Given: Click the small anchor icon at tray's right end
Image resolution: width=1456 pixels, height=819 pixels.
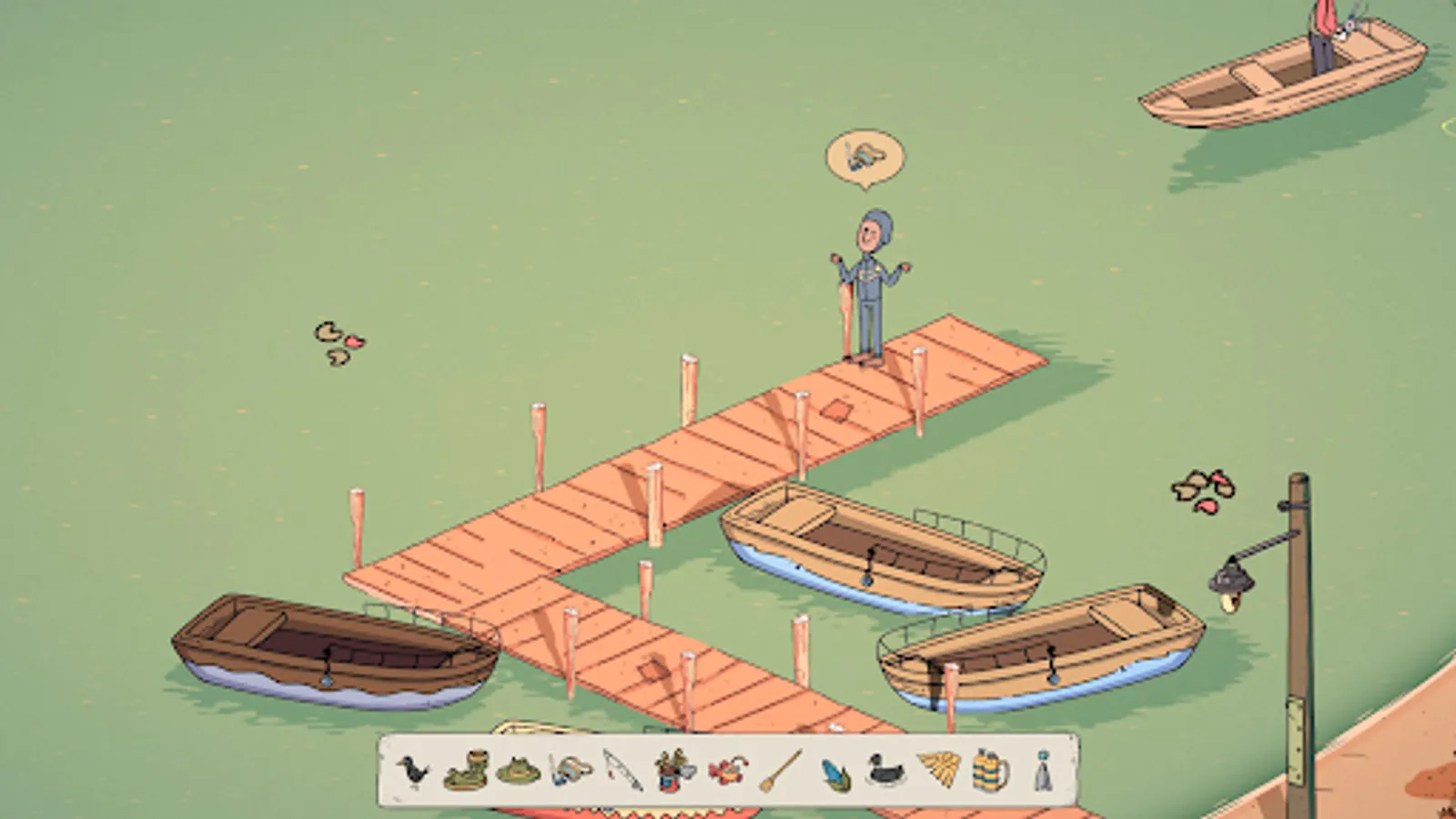Looking at the screenshot, I should pyautogui.click(x=1041, y=772).
